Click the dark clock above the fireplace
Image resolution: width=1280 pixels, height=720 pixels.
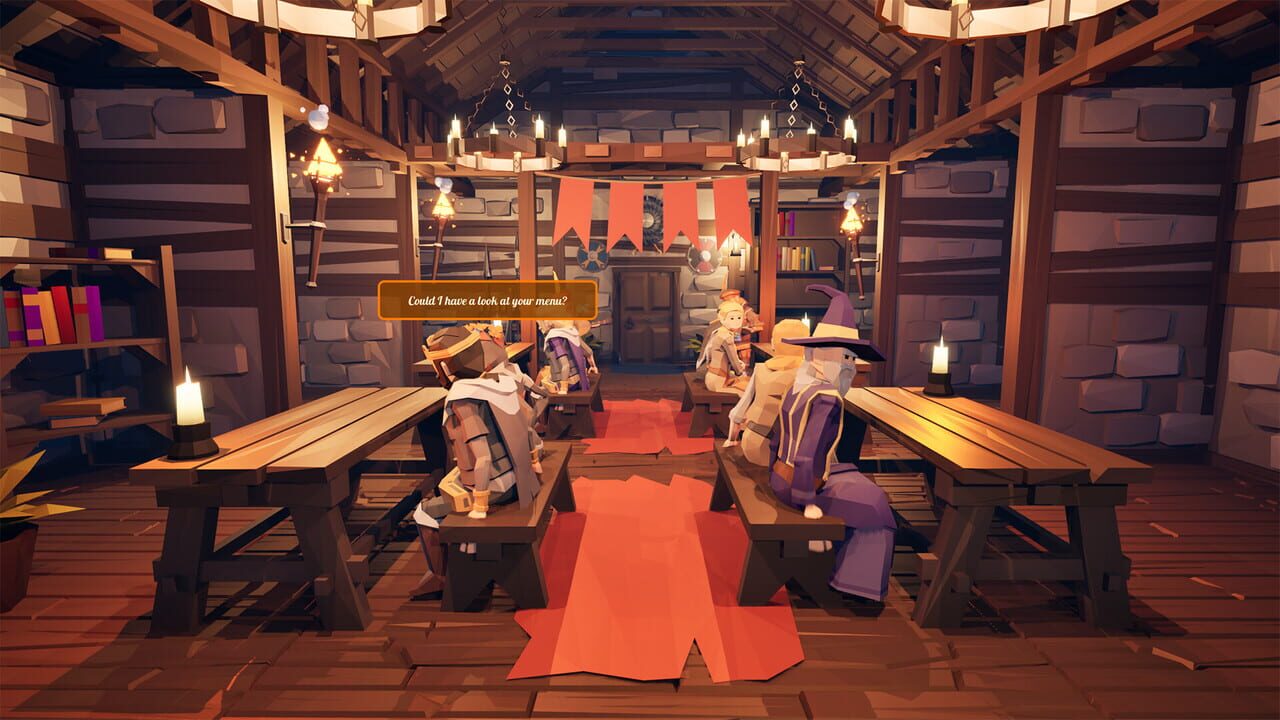point(652,218)
